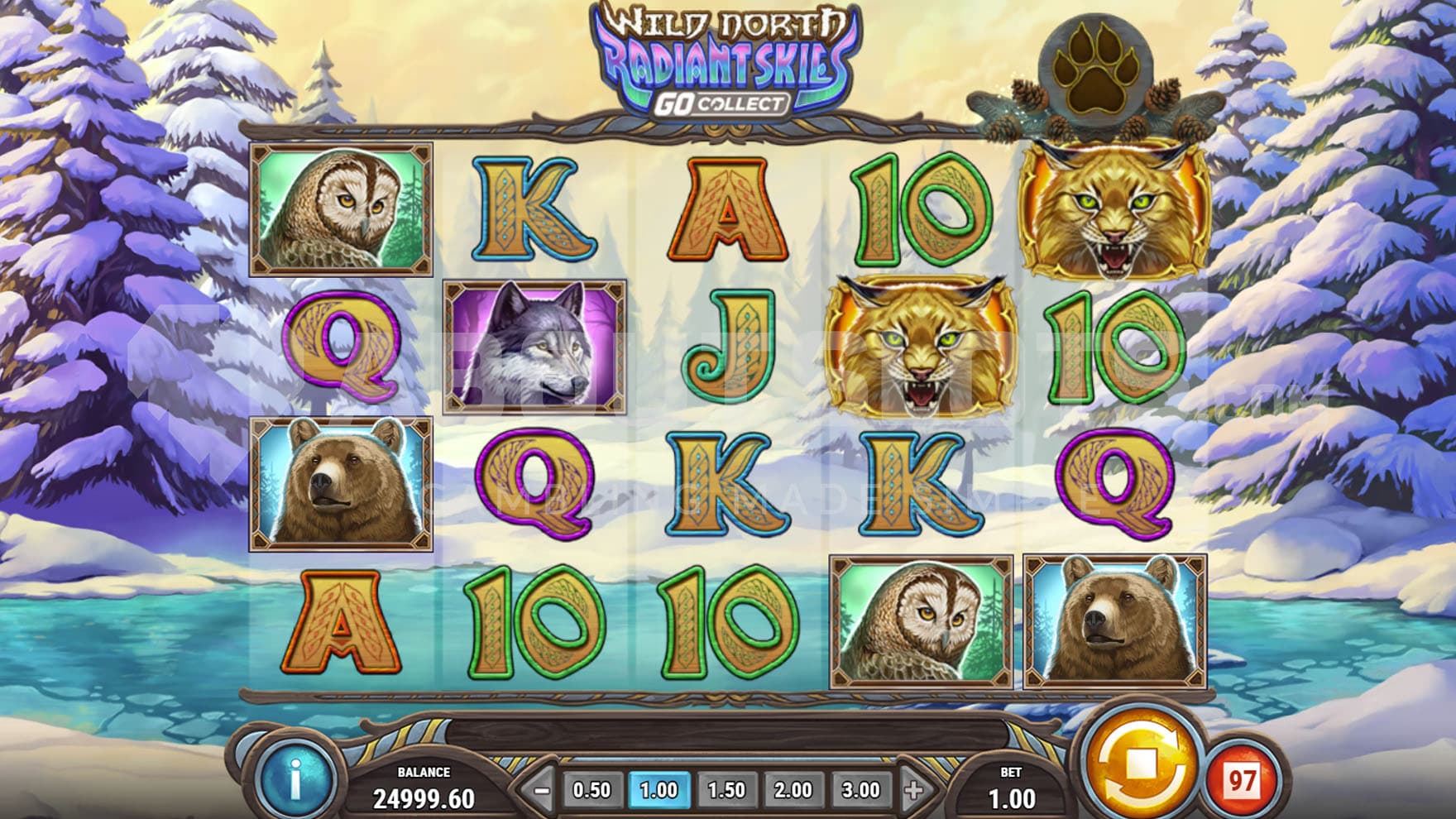The image size is (1456, 819).
Task: Pick the 2.00 bet option
Action: 793,791
